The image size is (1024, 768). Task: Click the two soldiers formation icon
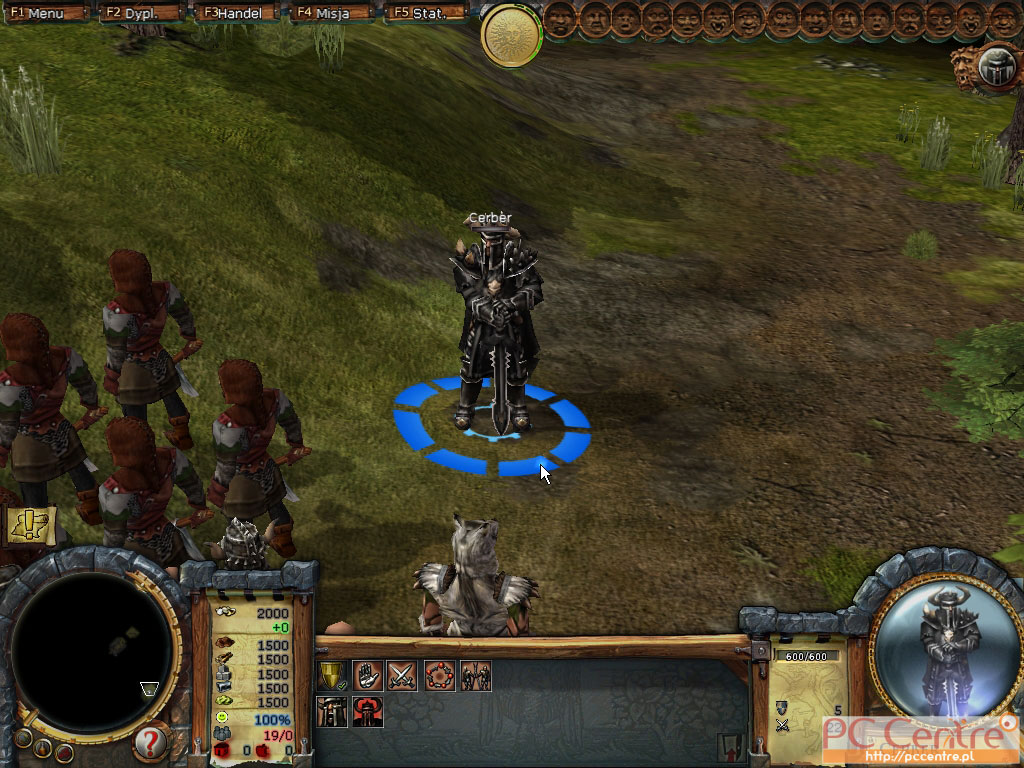coord(475,676)
